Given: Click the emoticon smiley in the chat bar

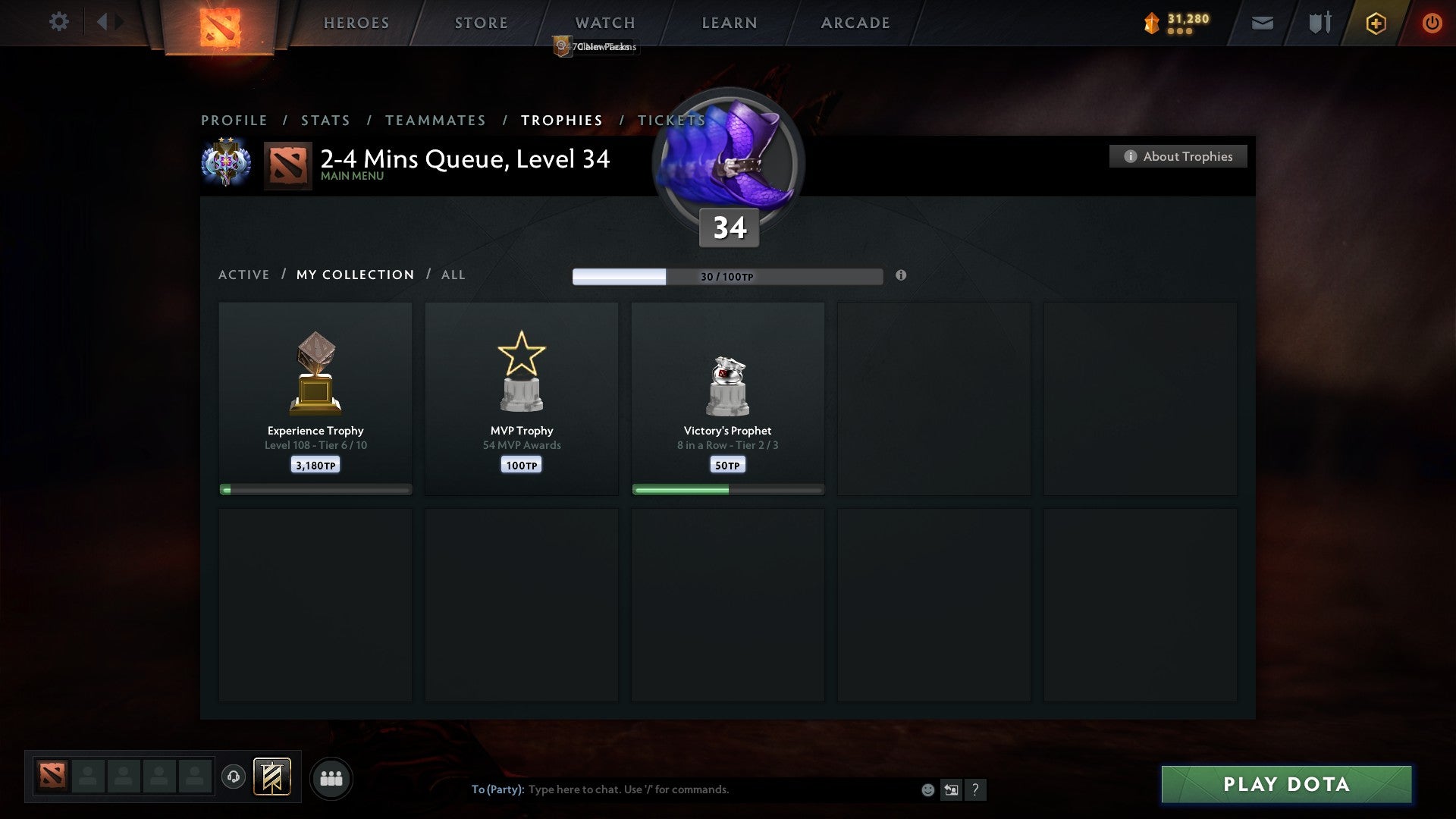Looking at the screenshot, I should click(x=927, y=789).
